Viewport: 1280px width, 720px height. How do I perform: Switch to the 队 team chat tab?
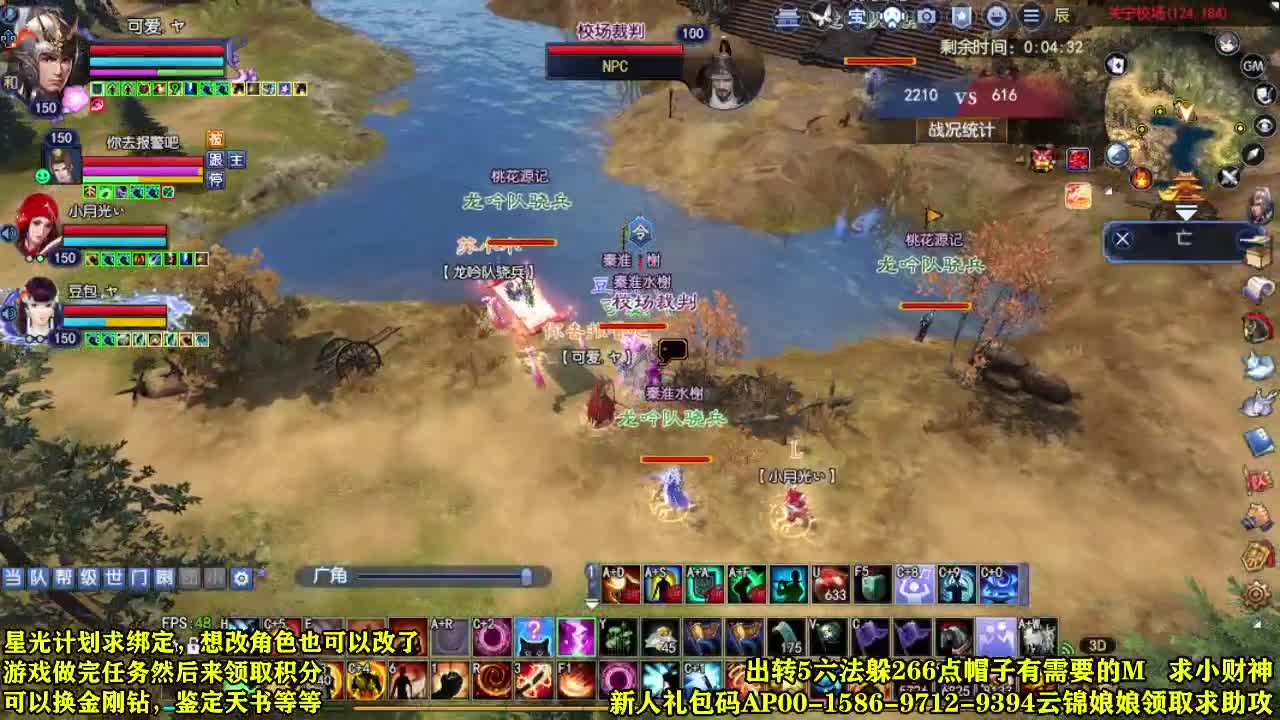click(x=36, y=576)
